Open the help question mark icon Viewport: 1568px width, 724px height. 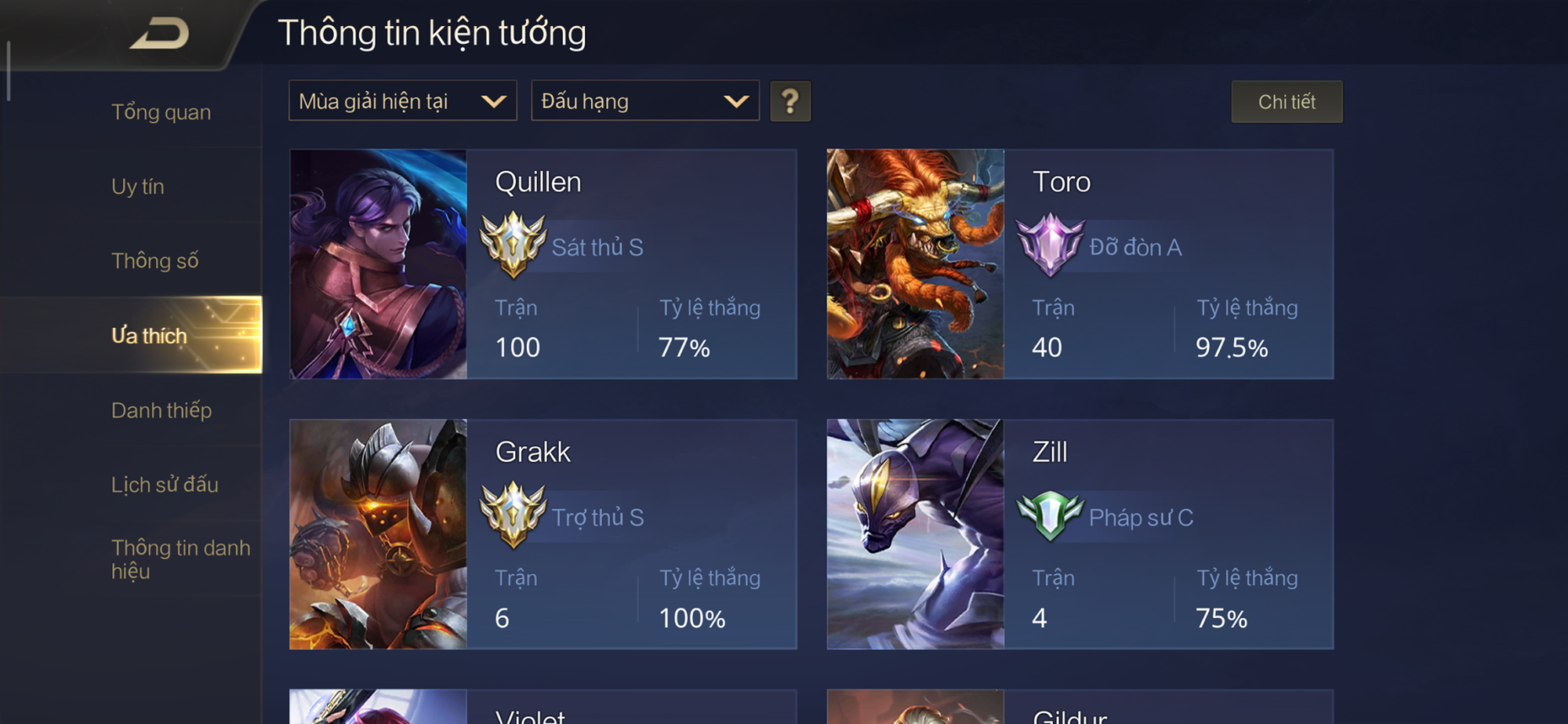tap(790, 100)
